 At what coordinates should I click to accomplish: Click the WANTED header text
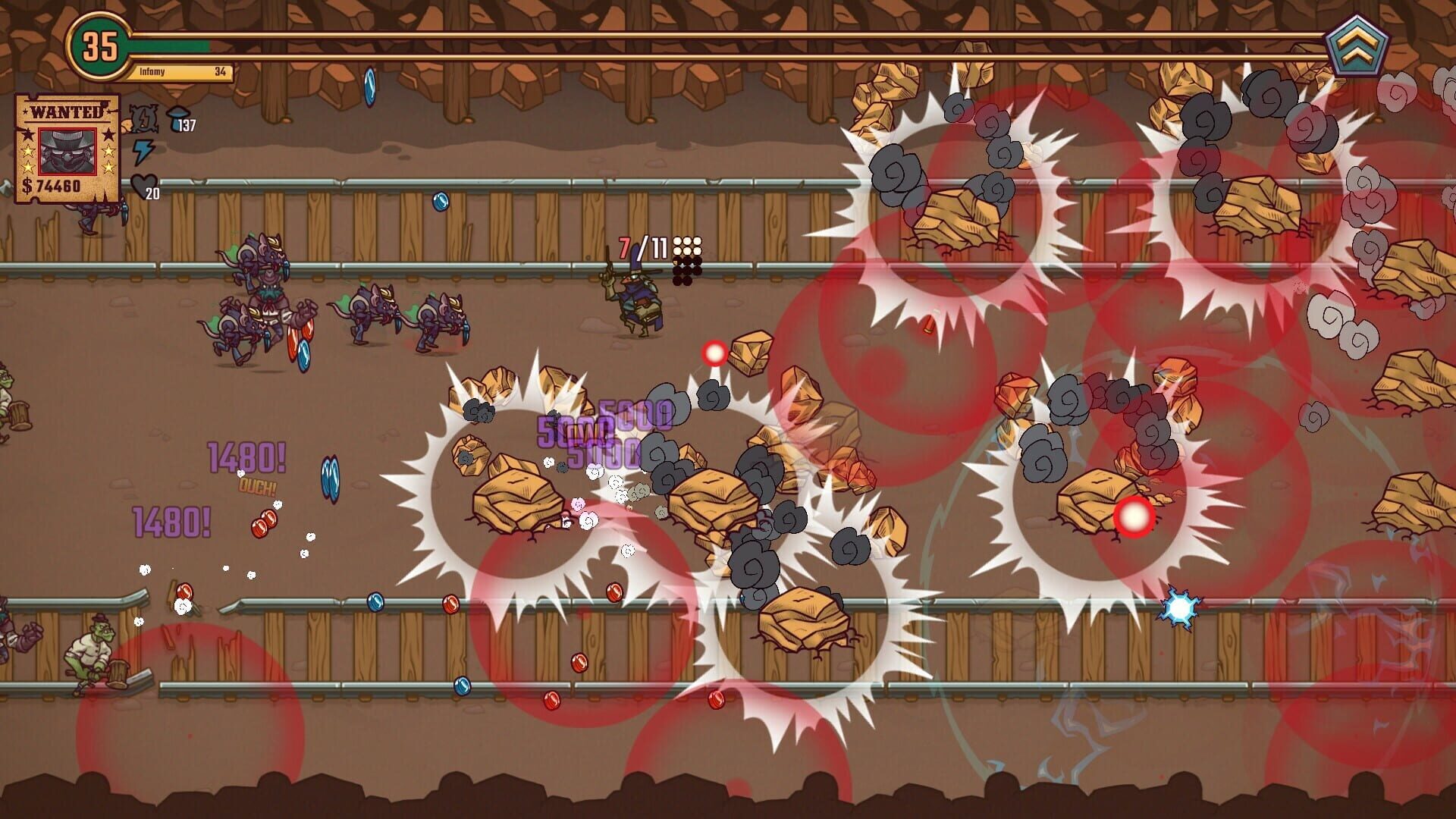point(65,111)
